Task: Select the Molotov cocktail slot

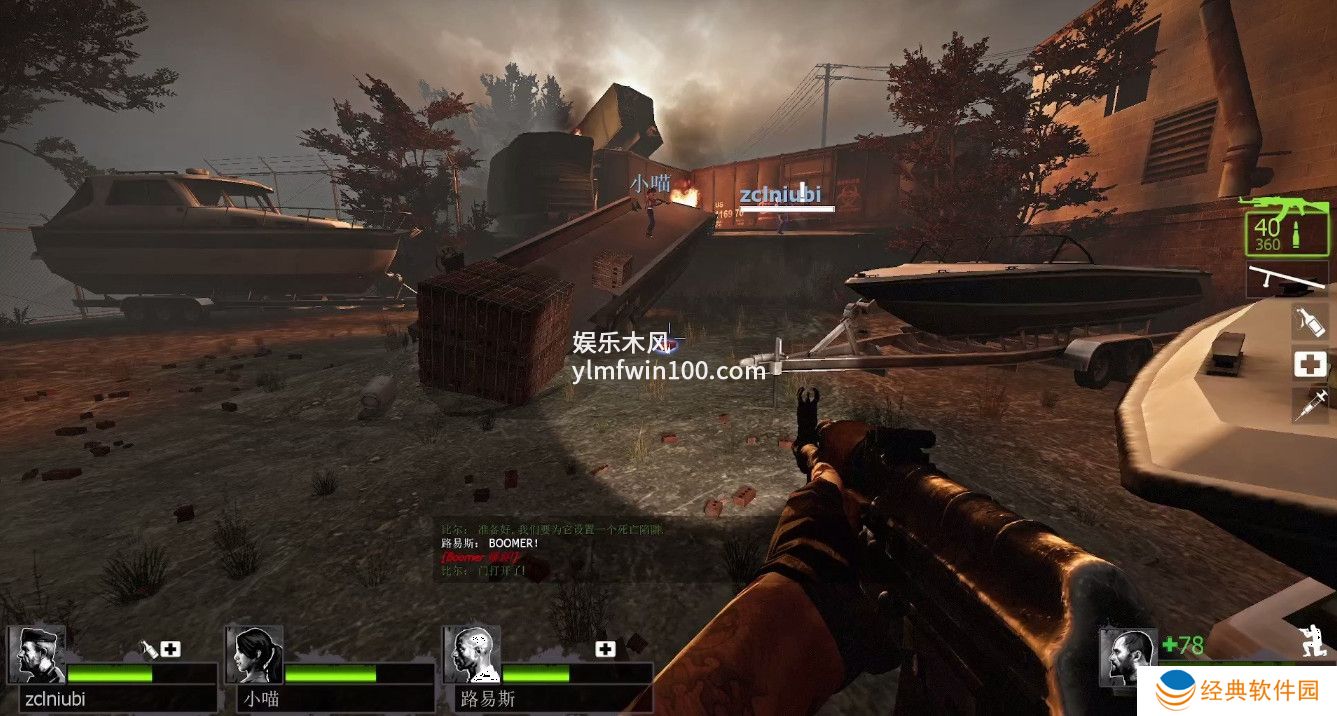Action: (1310, 322)
